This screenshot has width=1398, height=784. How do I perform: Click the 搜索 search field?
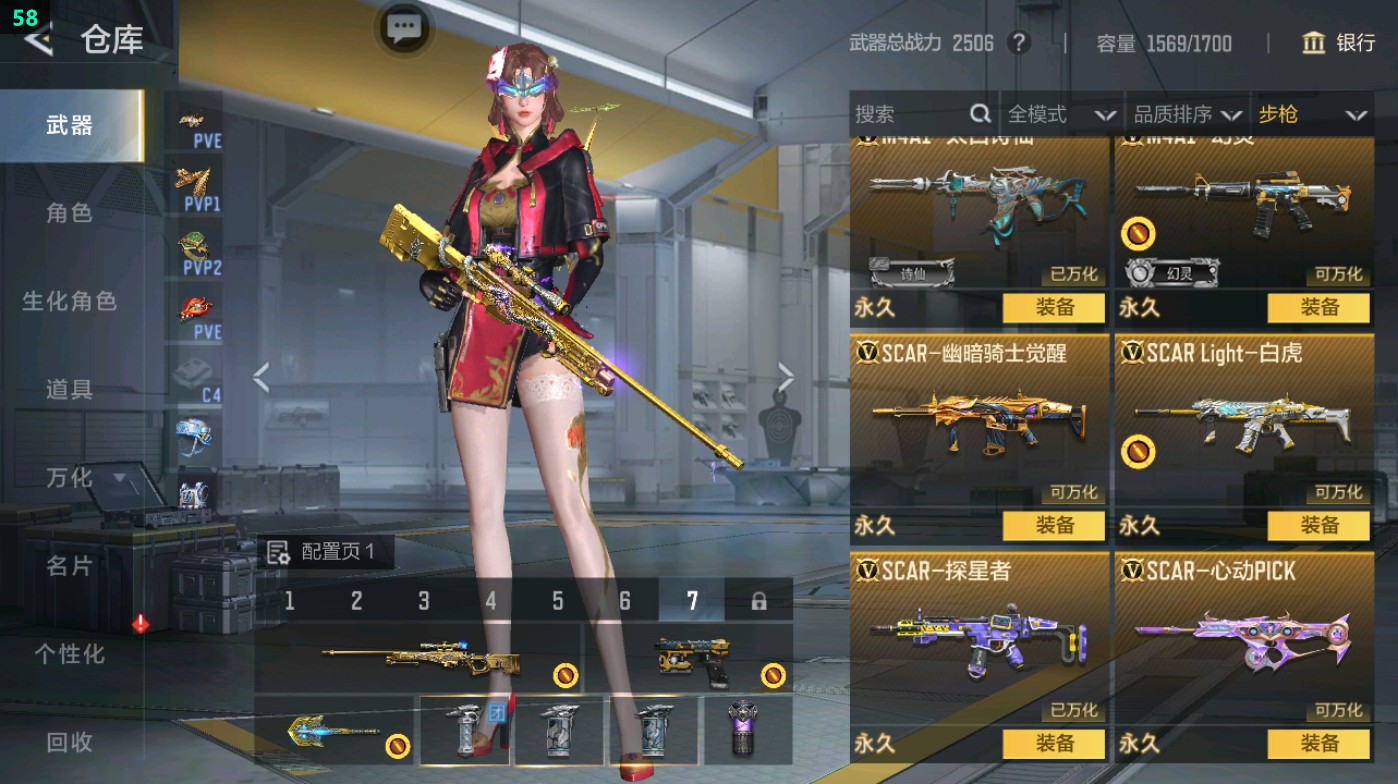coord(910,115)
